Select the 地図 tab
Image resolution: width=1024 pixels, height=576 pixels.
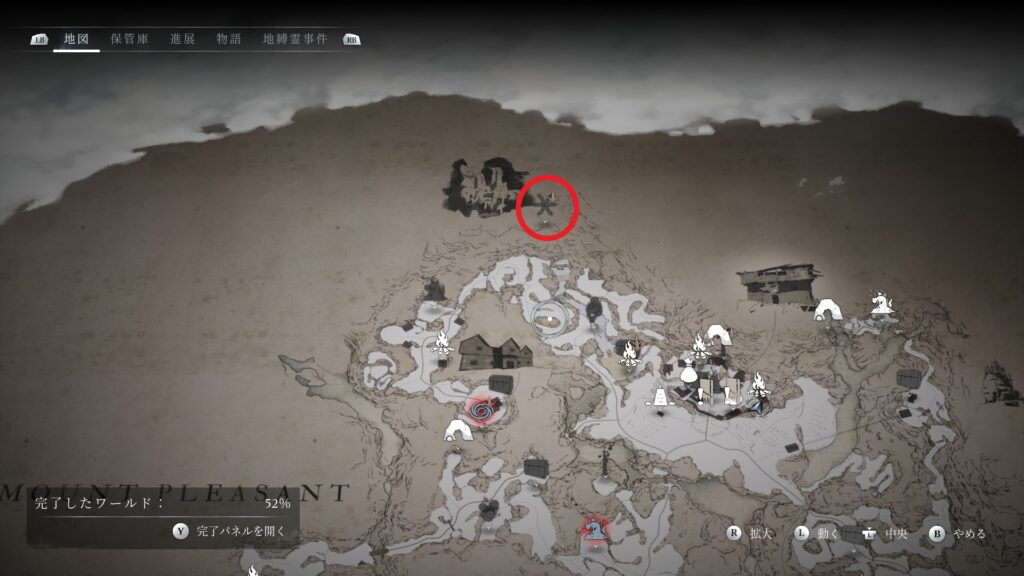pyautogui.click(x=76, y=39)
